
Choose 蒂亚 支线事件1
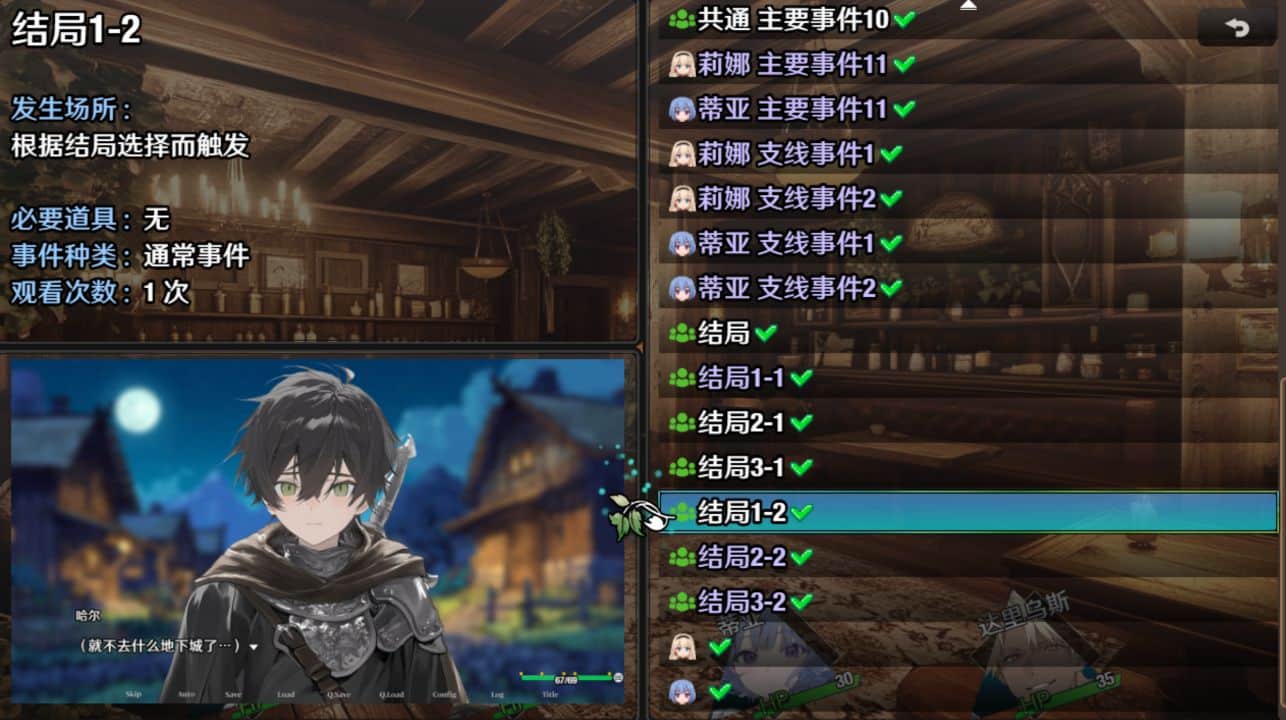(785, 243)
